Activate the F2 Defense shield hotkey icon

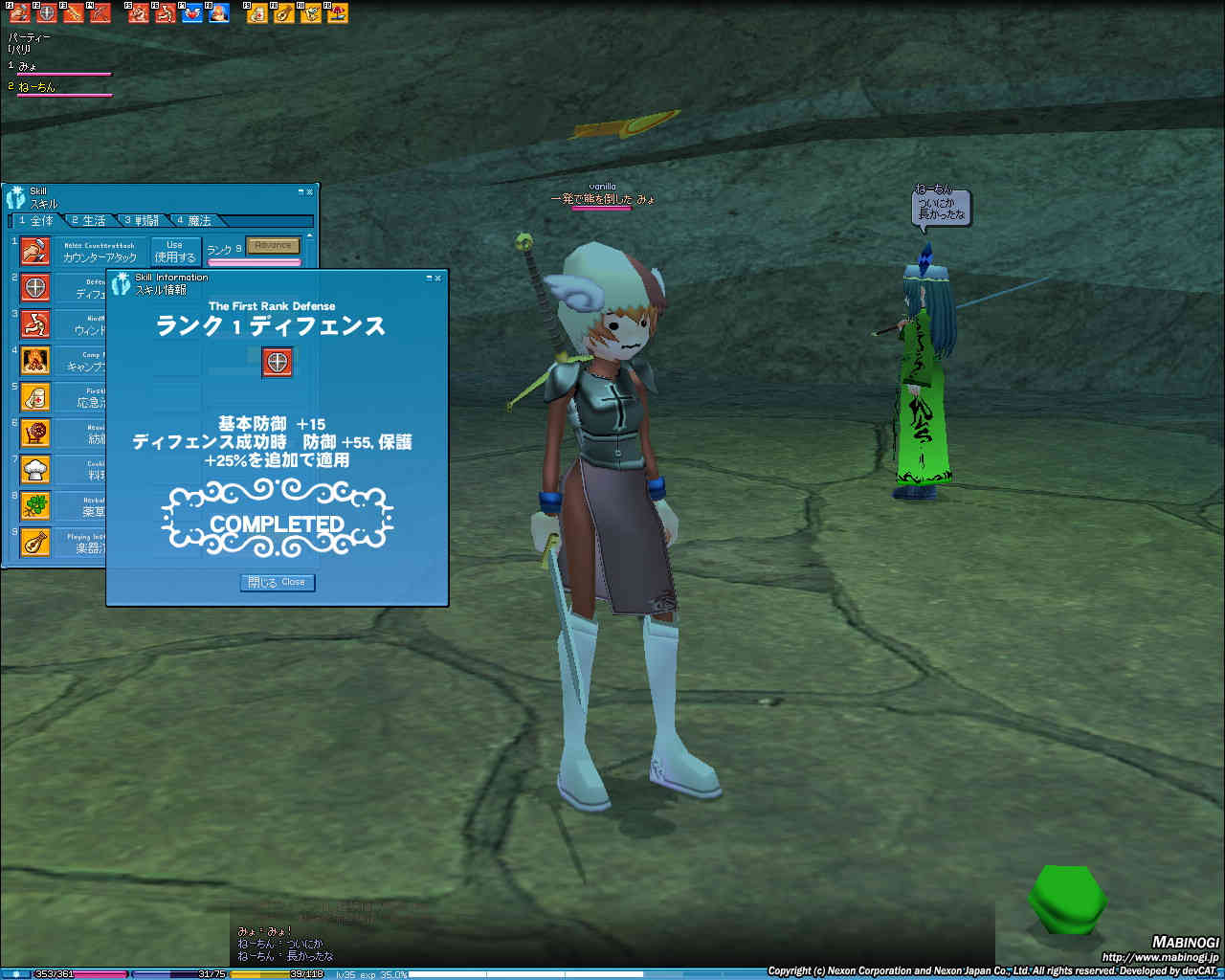(46, 13)
